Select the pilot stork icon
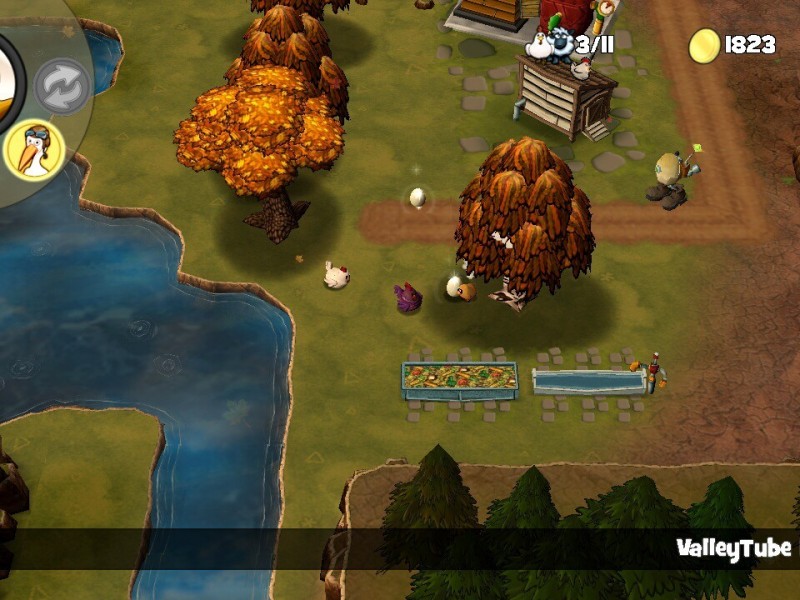Image resolution: width=800 pixels, height=600 pixels. coord(33,151)
